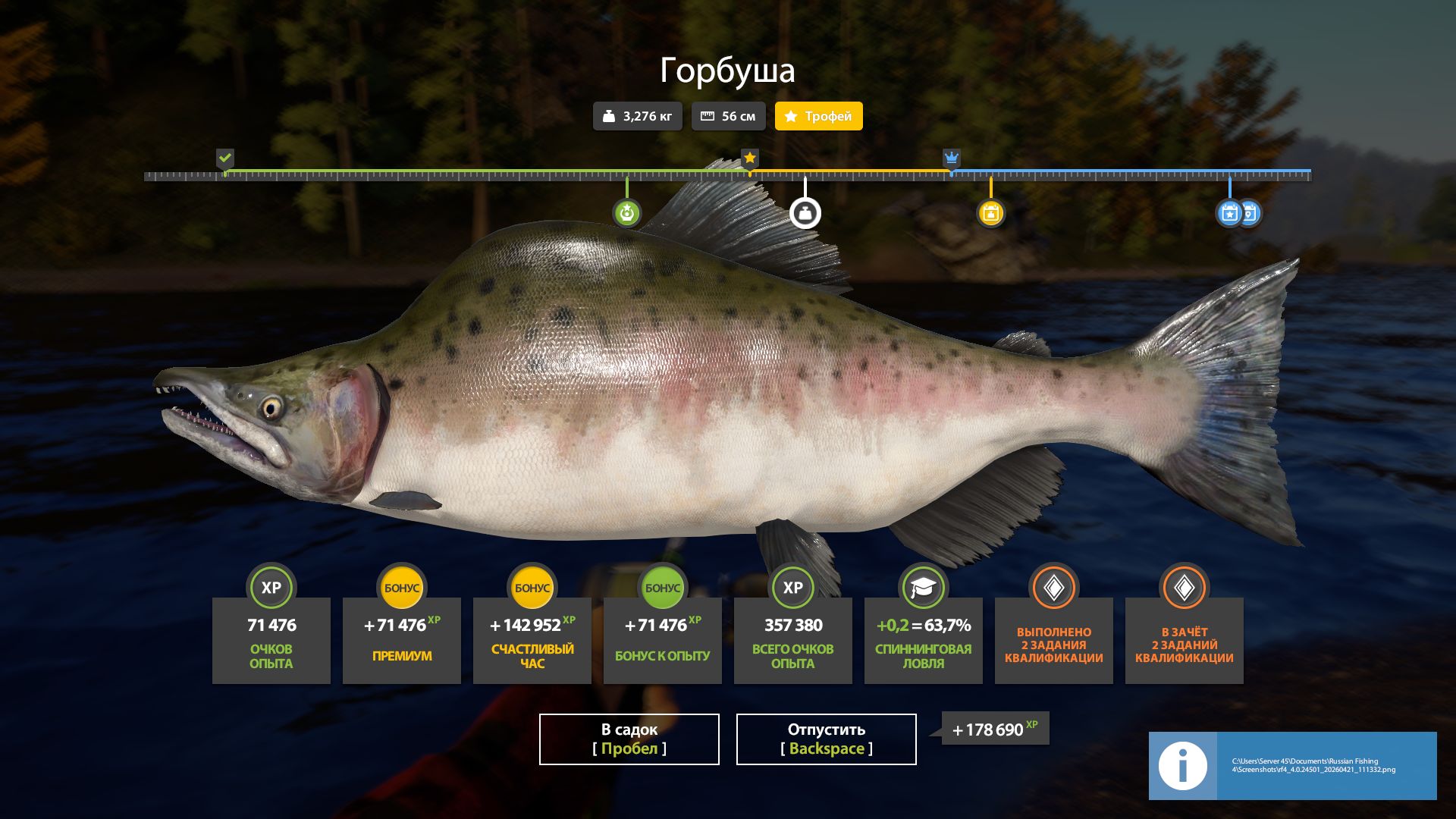Release the fish with the Отпустить button
The height and width of the screenshot is (819, 1456).
point(826,739)
